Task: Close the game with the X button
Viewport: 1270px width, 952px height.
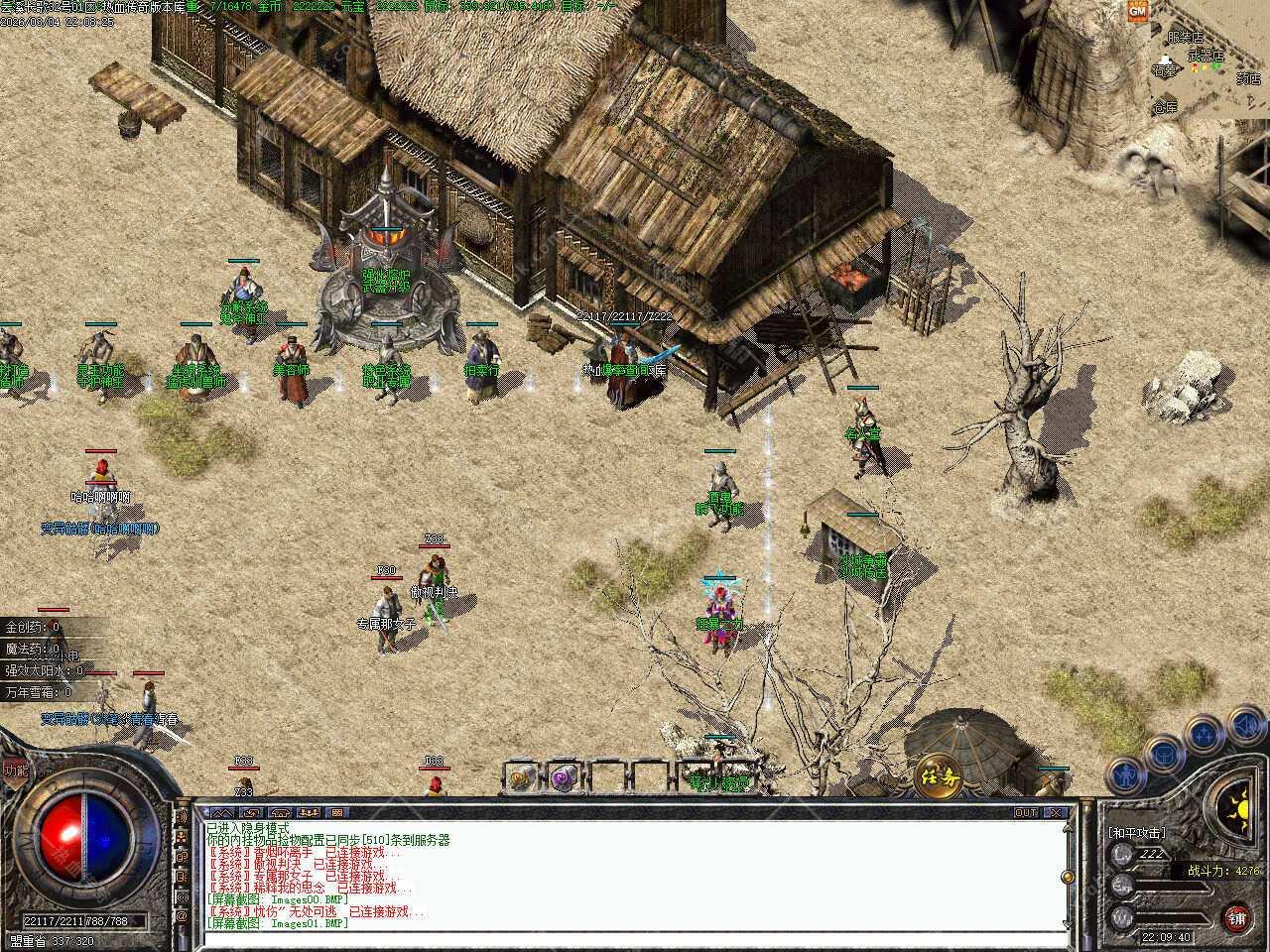Action: (x=1058, y=812)
